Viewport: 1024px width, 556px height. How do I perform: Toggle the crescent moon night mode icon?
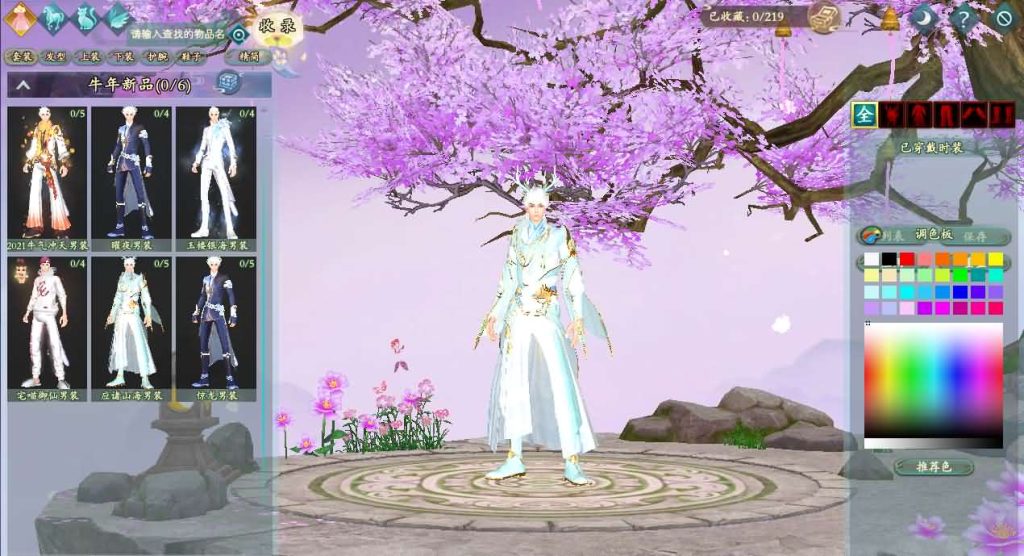(x=923, y=18)
